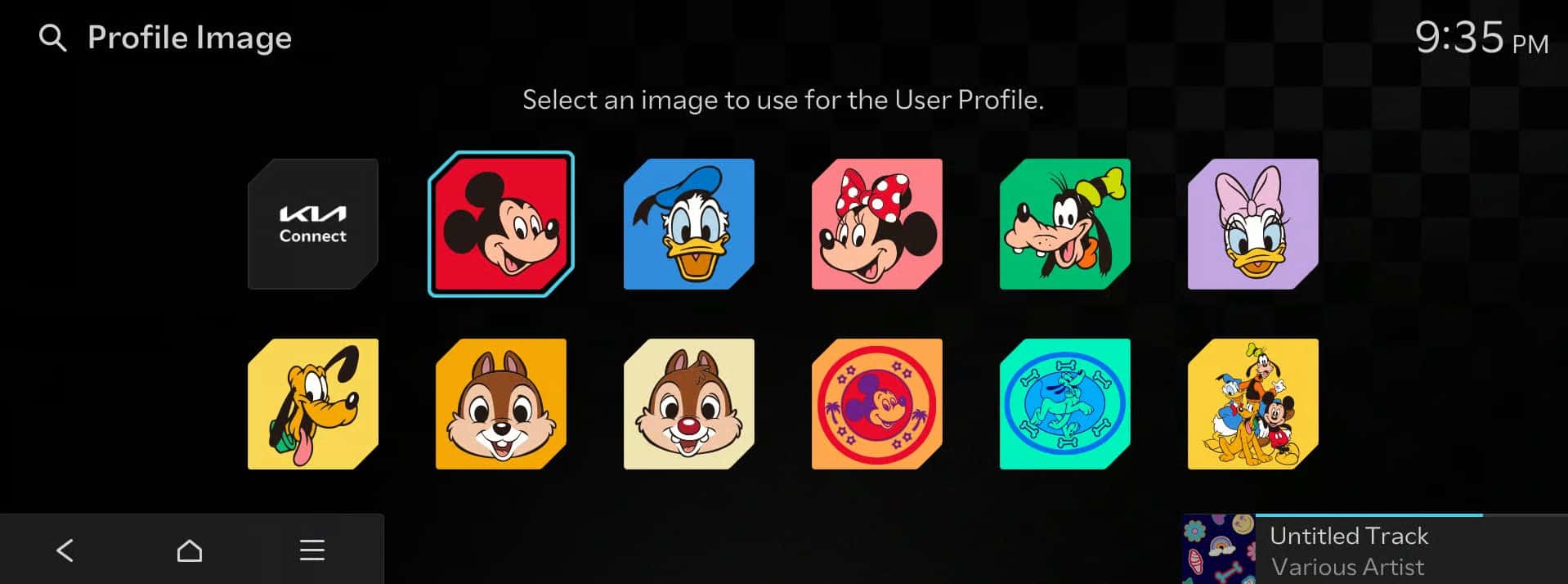Choose the Goofy profile image
The height and width of the screenshot is (584, 1568).
(x=1064, y=224)
